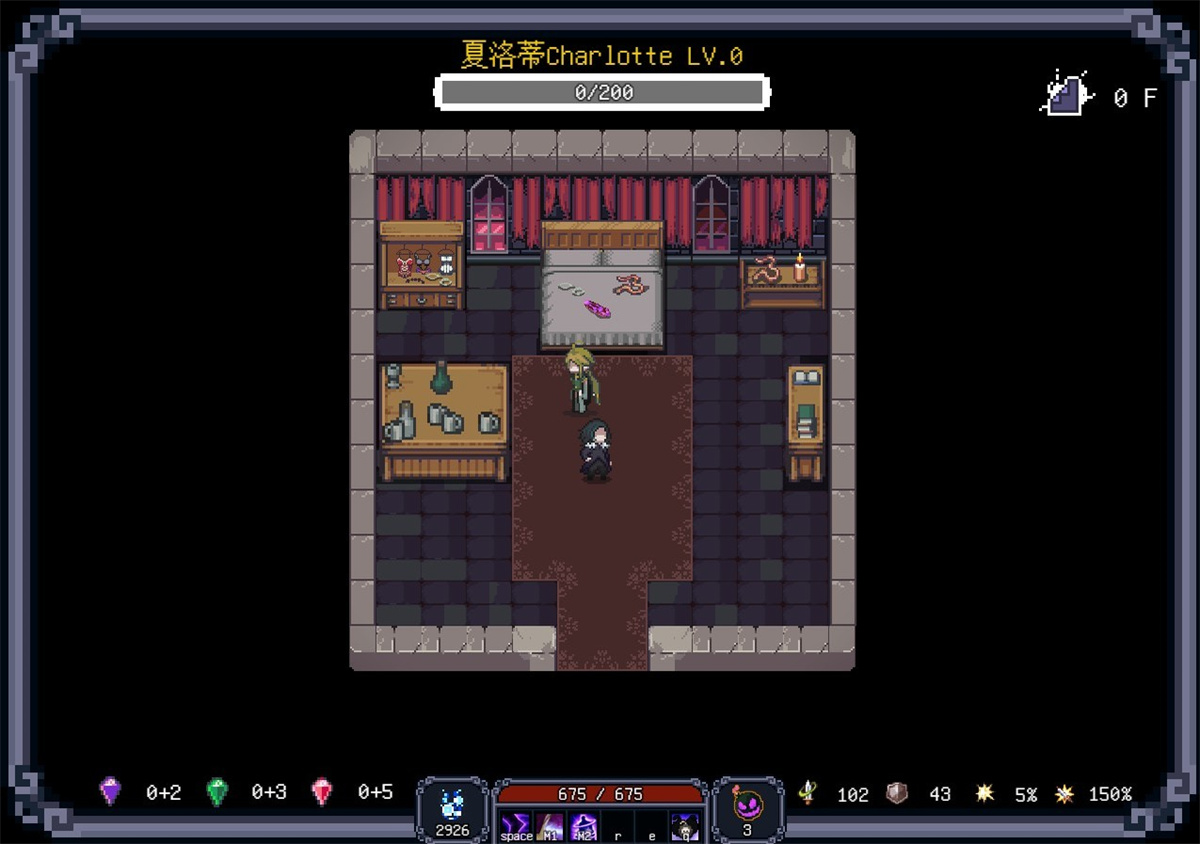Click the purple gem stat icon
Image resolution: width=1200 pixels, height=844 pixels.
tap(111, 791)
